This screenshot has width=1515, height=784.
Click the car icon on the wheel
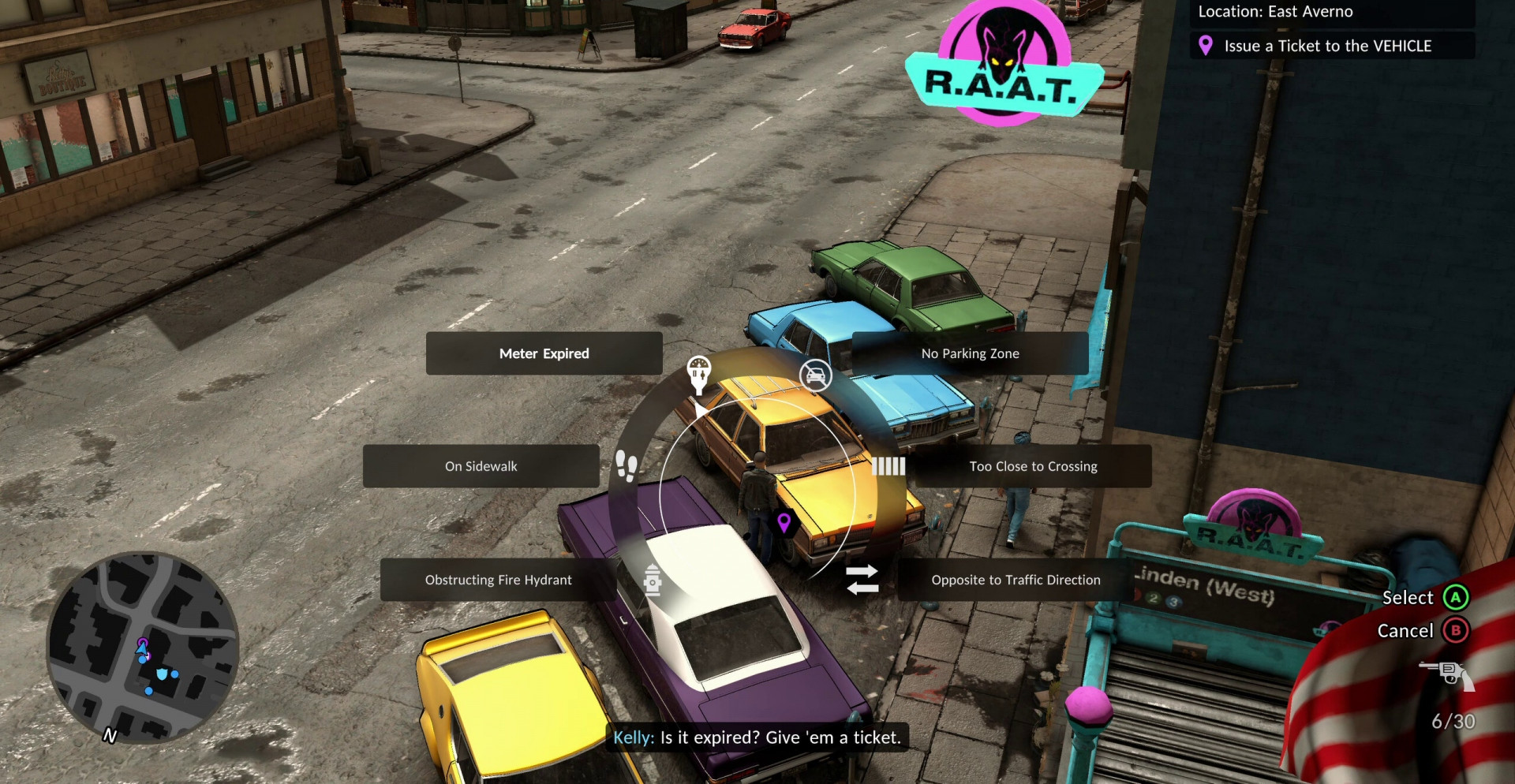[x=816, y=375]
